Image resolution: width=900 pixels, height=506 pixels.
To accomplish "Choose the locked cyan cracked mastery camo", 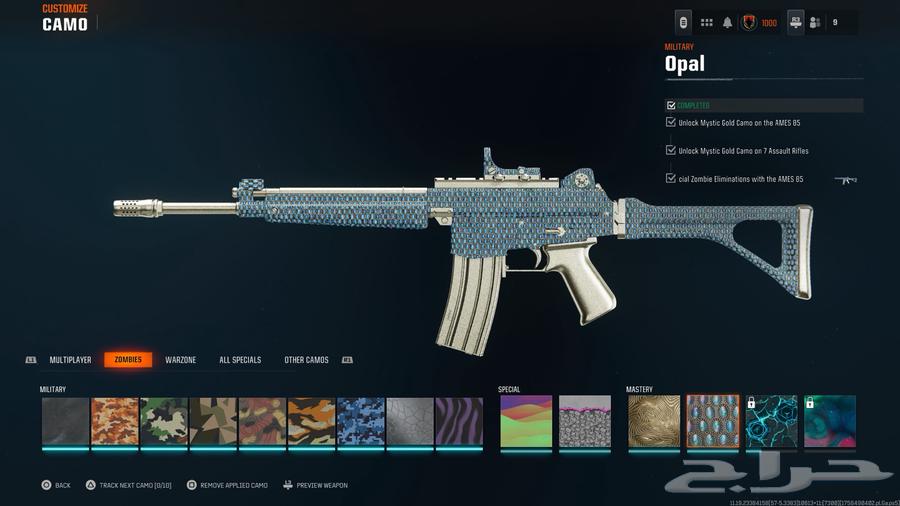I will [x=772, y=421].
